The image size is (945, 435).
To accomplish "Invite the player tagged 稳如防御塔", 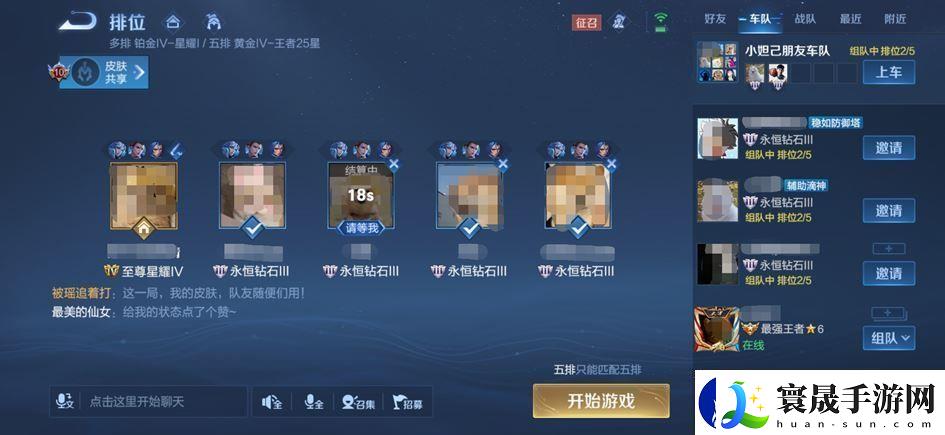I will pos(888,148).
